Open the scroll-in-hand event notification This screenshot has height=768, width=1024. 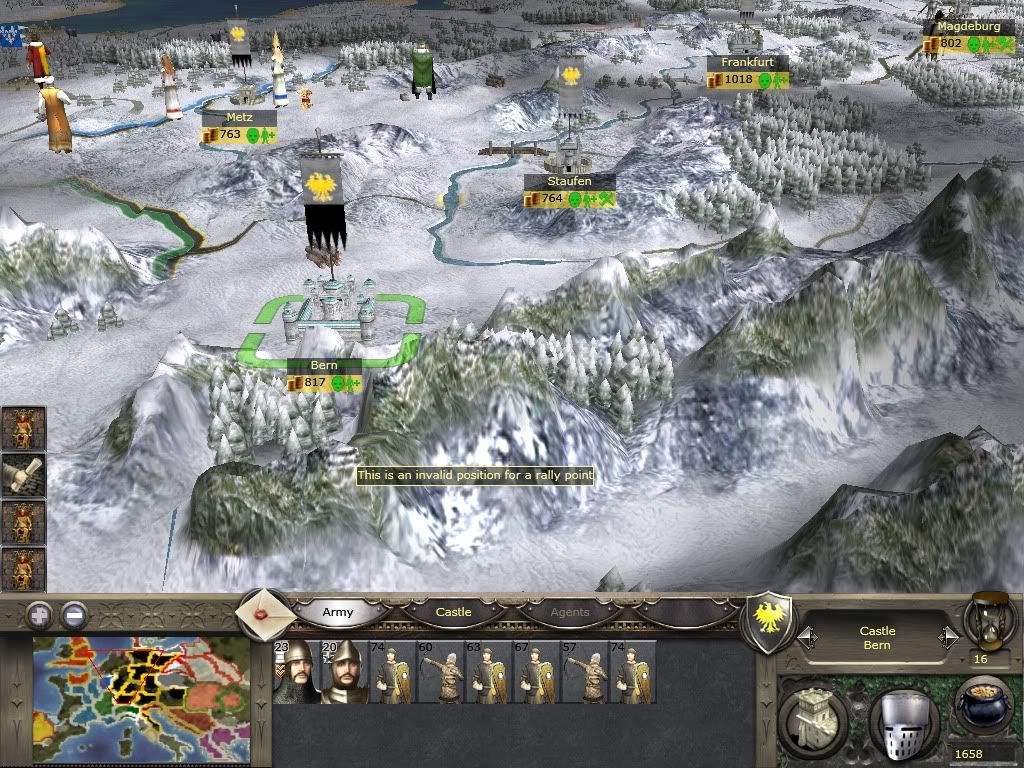tap(24, 475)
